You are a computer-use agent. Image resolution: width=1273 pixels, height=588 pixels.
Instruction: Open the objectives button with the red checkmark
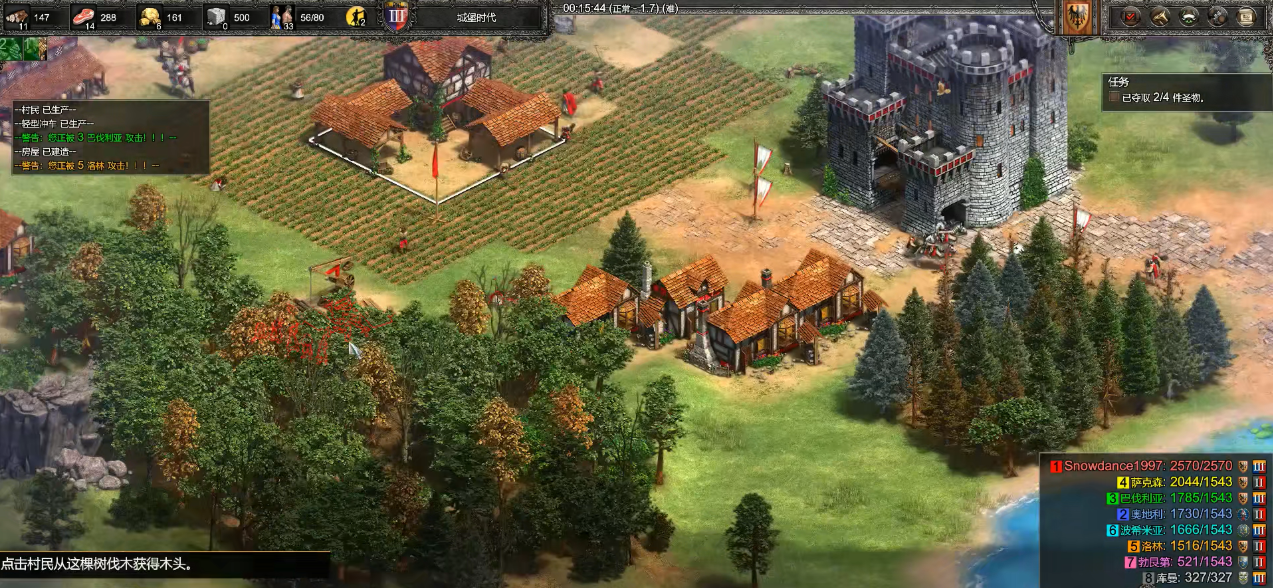click(x=1132, y=16)
